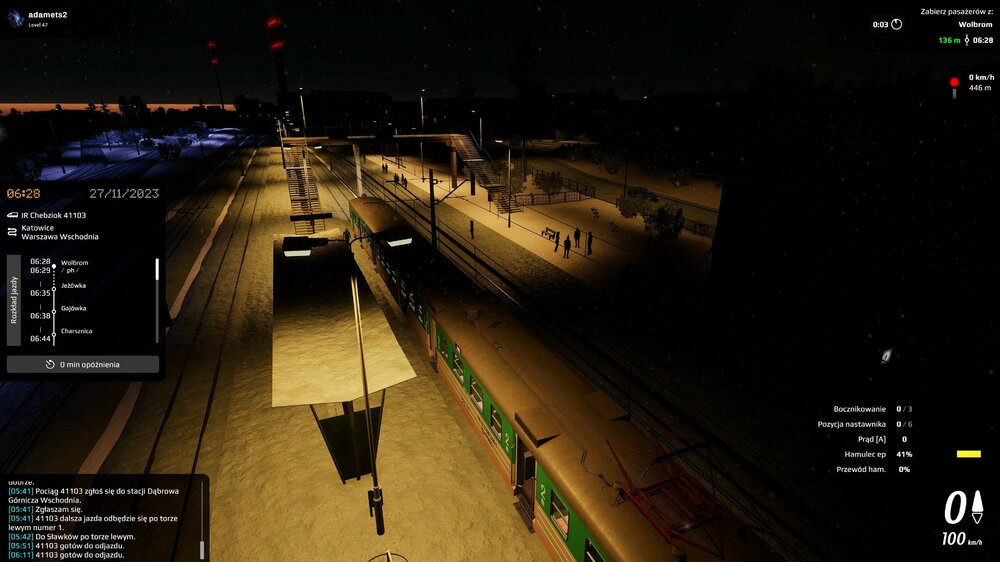Image resolution: width=1000 pixels, height=562 pixels.
Task: Toggle the Rozkład jazdy timetable tab
Action: point(14,299)
